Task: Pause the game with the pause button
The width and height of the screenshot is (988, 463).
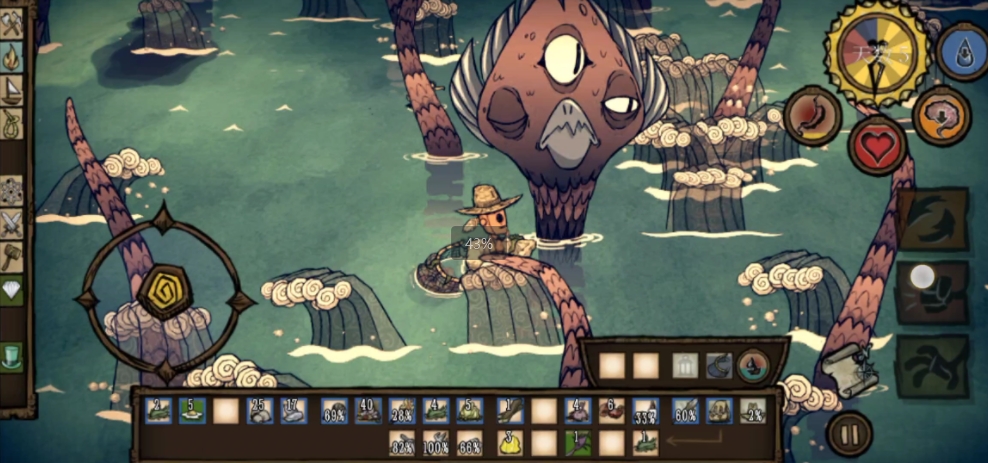Action: tap(849, 434)
